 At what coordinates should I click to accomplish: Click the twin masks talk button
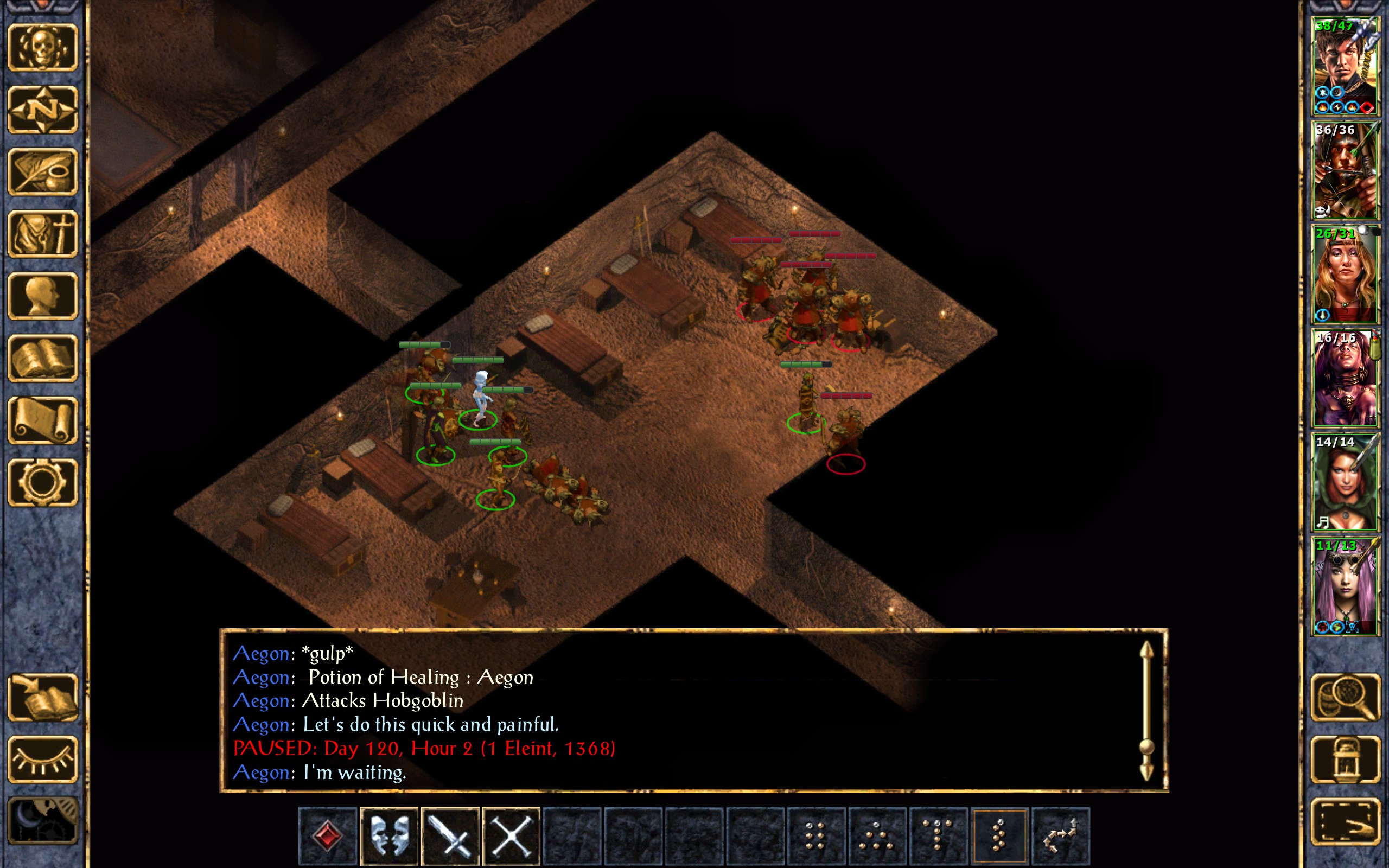coord(389,836)
